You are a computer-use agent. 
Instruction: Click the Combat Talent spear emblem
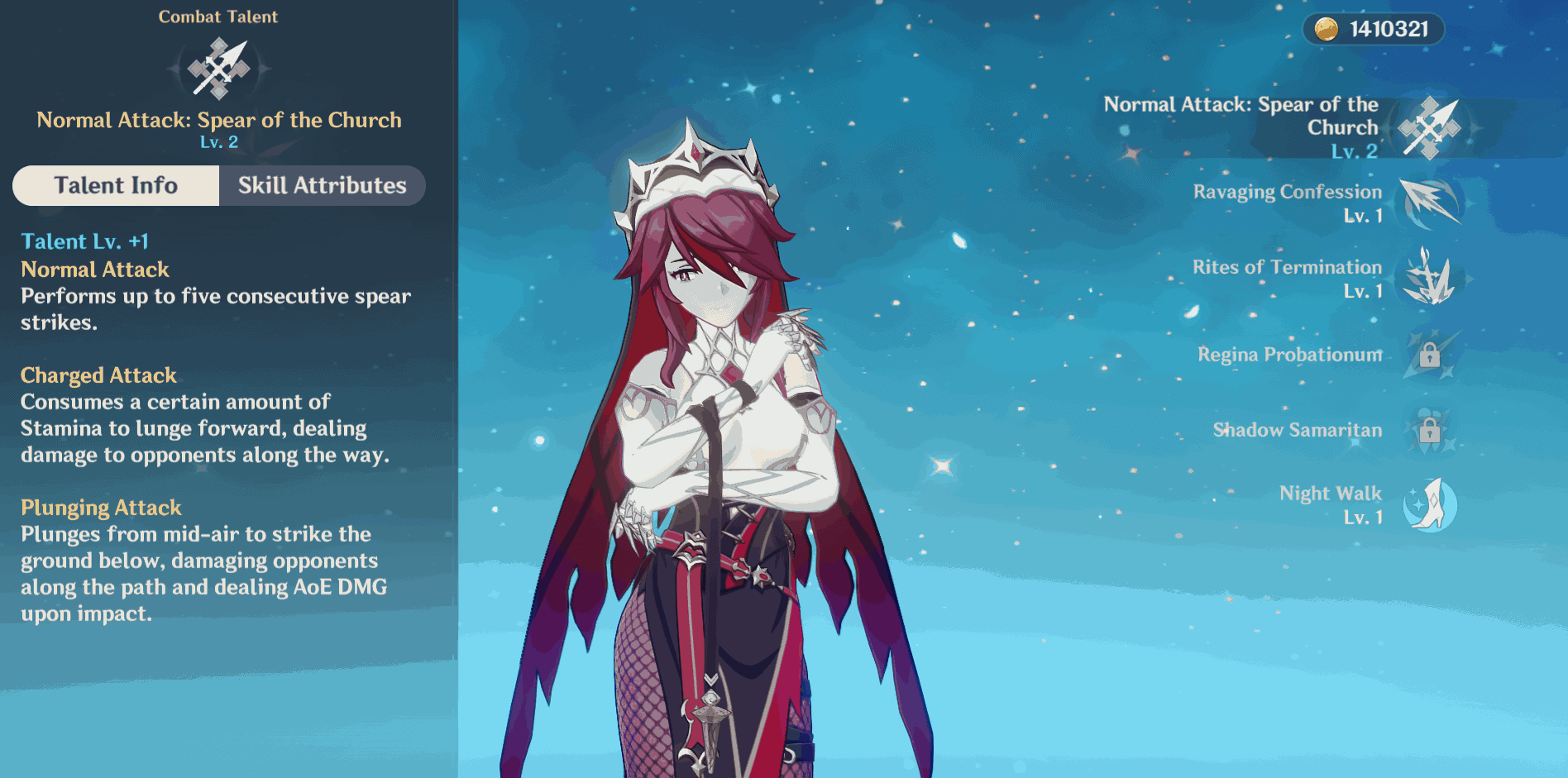(218, 70)
